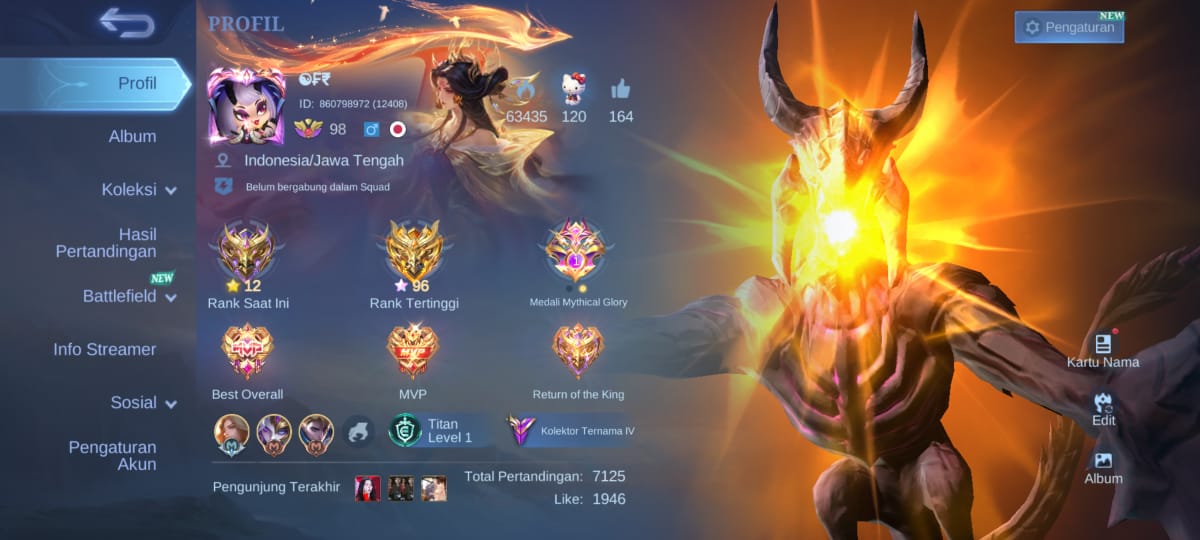
Task: Open the Kartu Nama name card
Action: pyautogui.click(x=1103, y=350)
